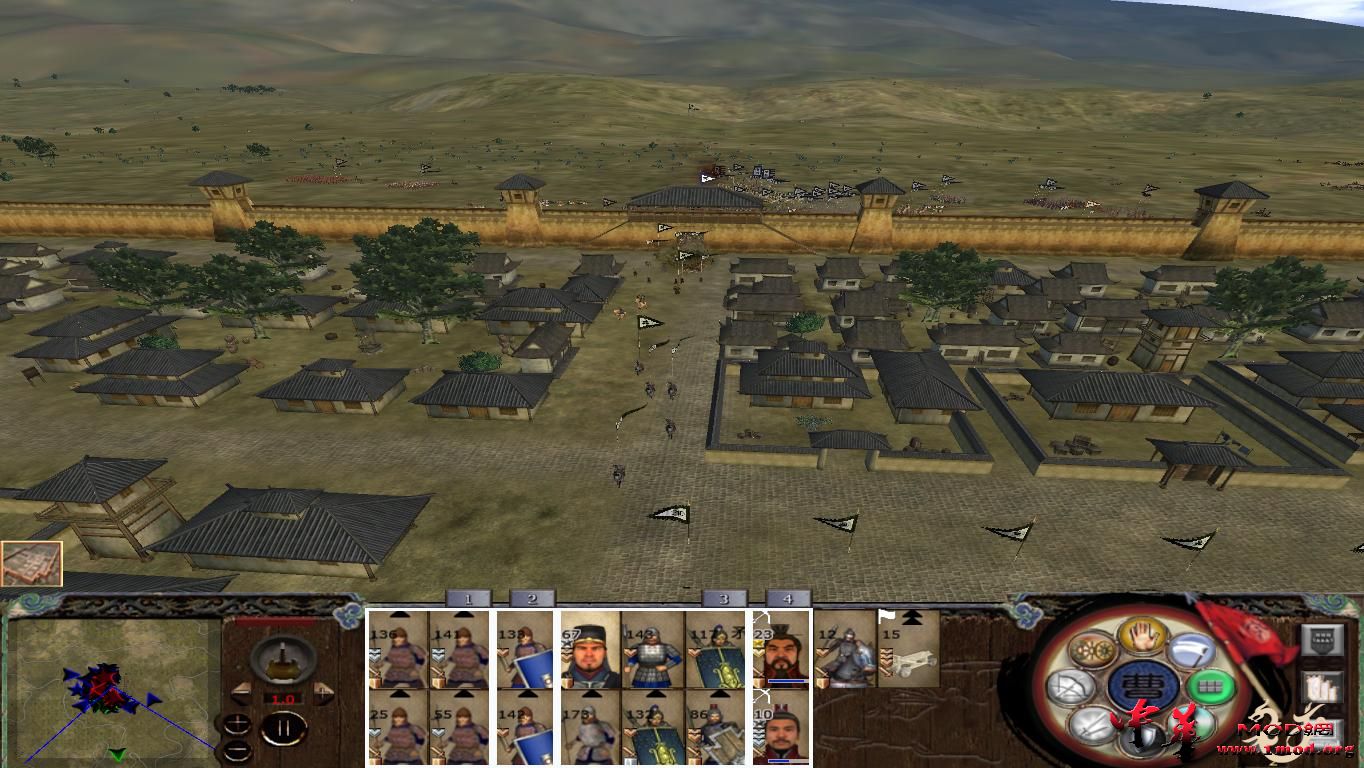Collapse the spearman unit card showing 136 men

[x=398, y=613]
